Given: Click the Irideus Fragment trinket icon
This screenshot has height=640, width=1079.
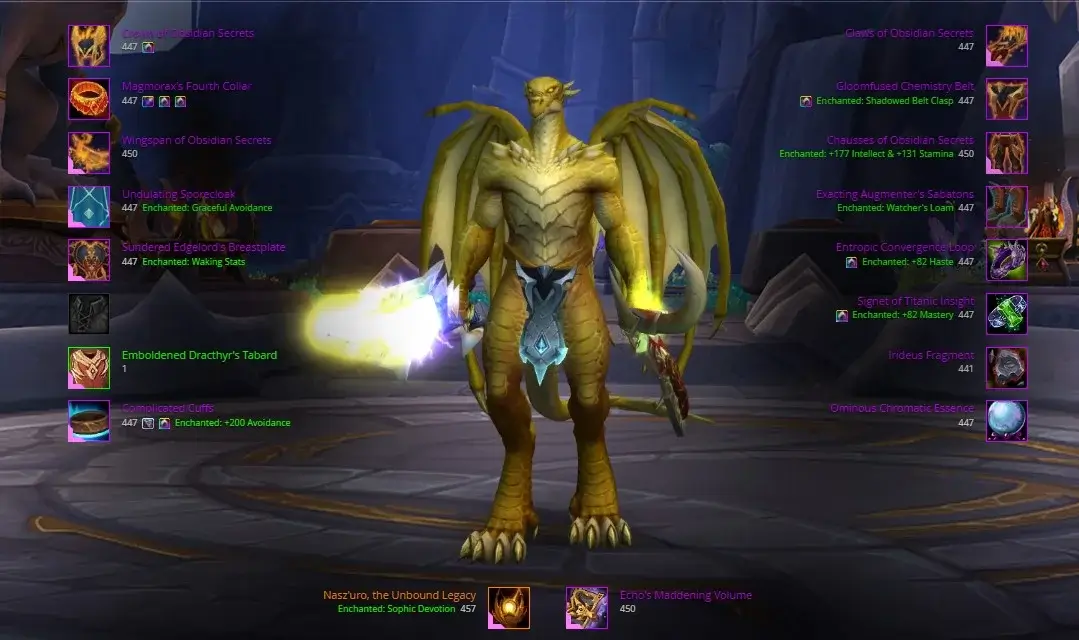Looking at the screenshot, I should click(x=1006, y=368).
